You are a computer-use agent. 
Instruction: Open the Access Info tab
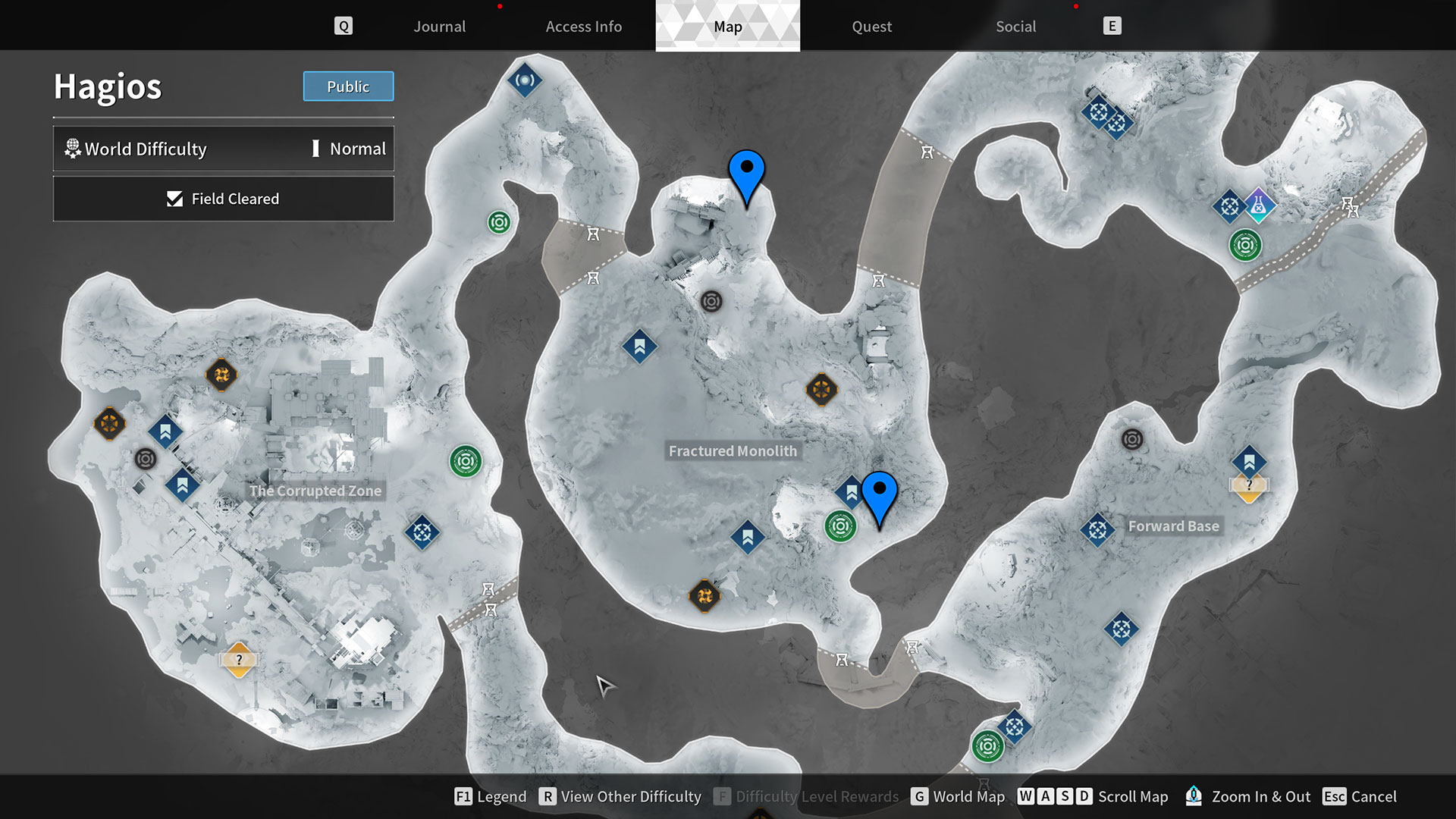(x=584, y=26)
